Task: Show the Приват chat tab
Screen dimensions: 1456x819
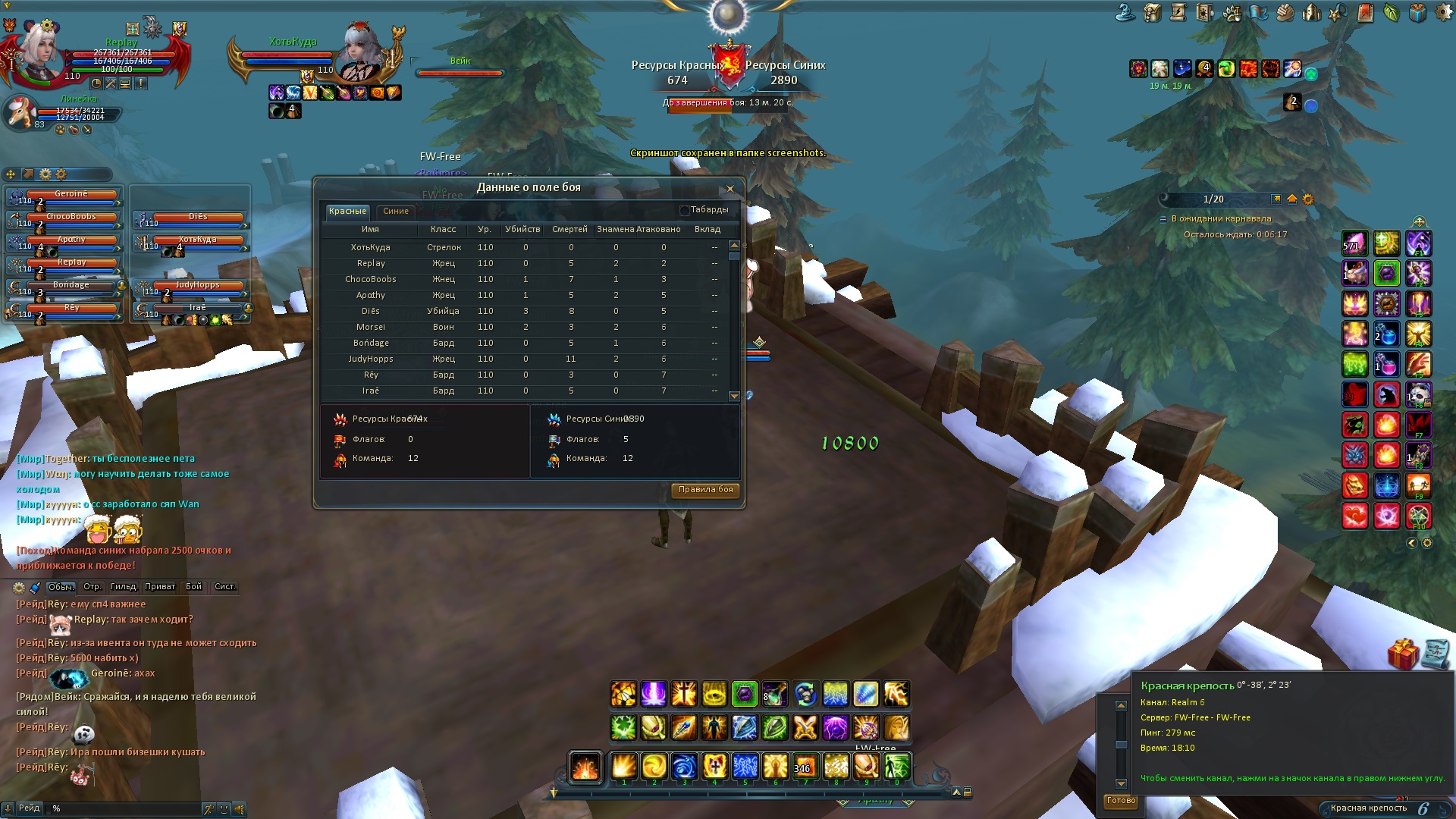Action: coord(160,587)
